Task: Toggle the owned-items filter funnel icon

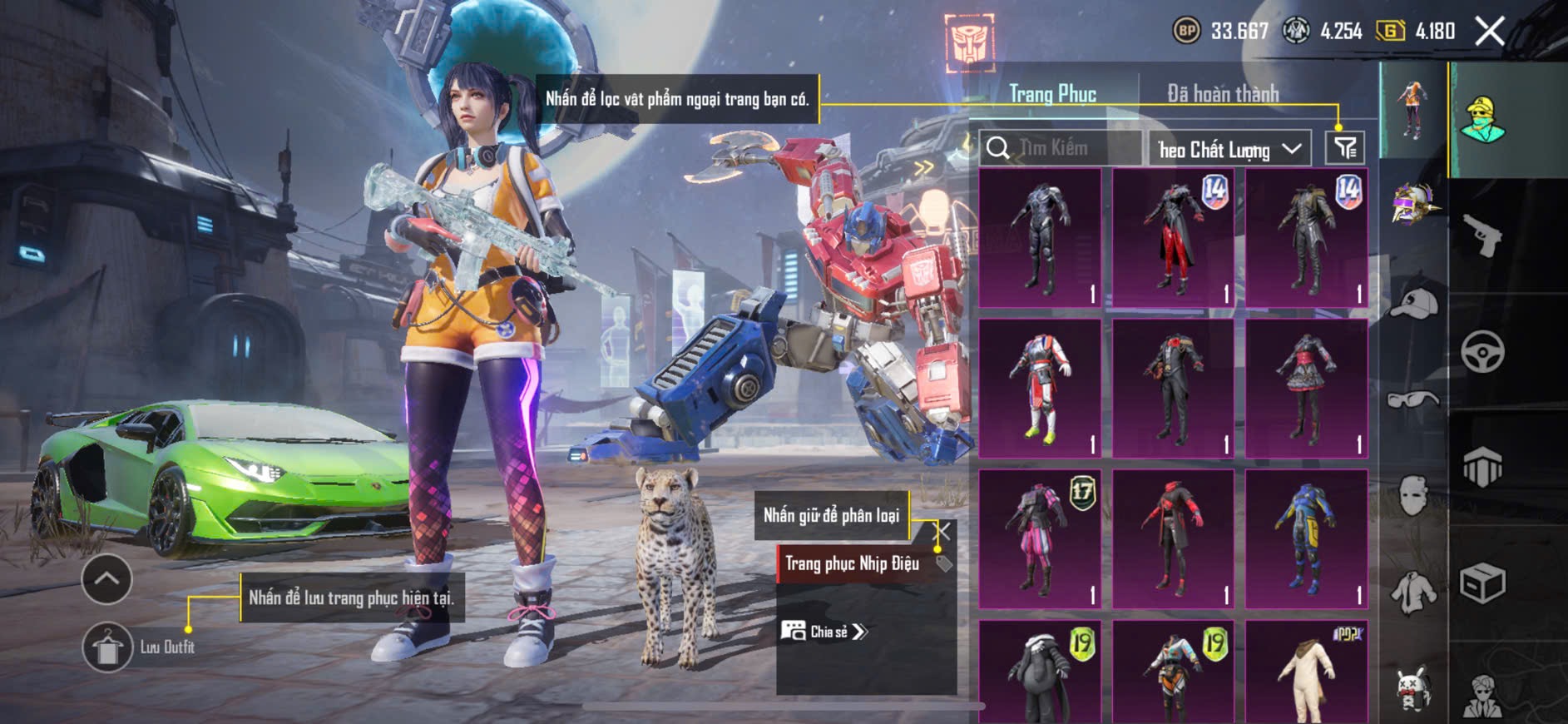Action: coord(1345,148)
